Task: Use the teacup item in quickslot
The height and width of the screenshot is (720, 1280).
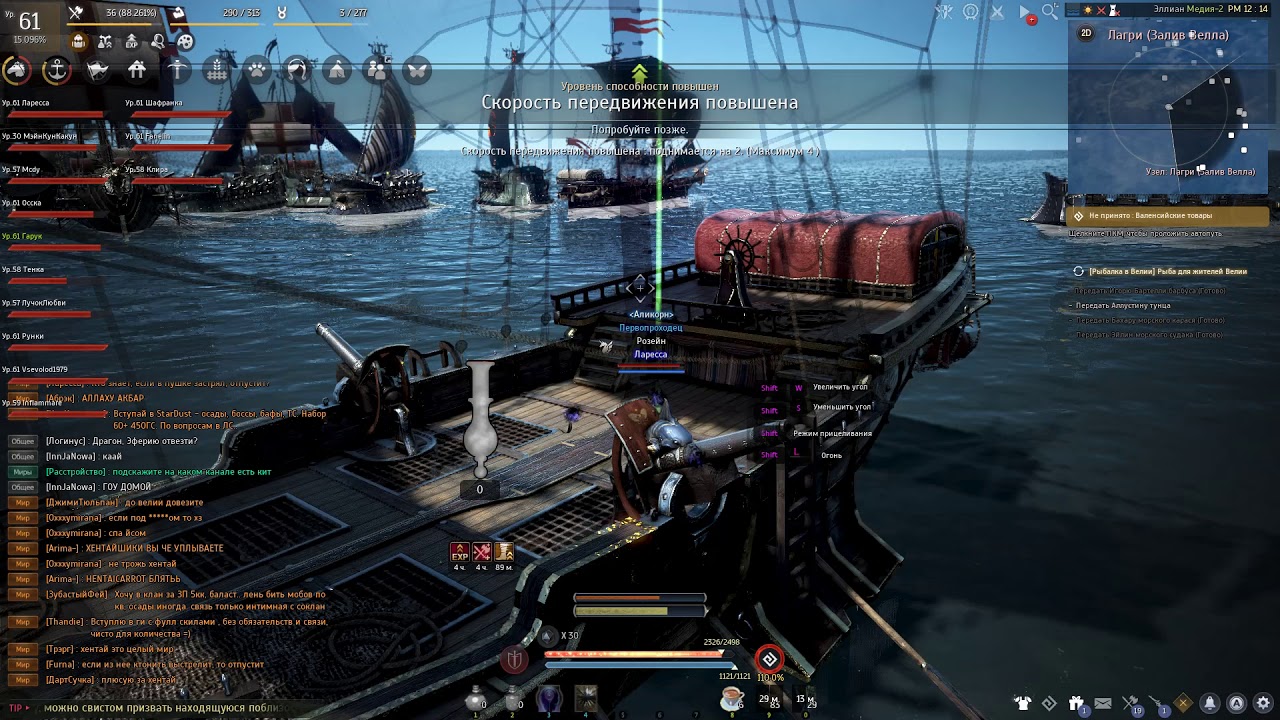Action: (x=731, y=697)
